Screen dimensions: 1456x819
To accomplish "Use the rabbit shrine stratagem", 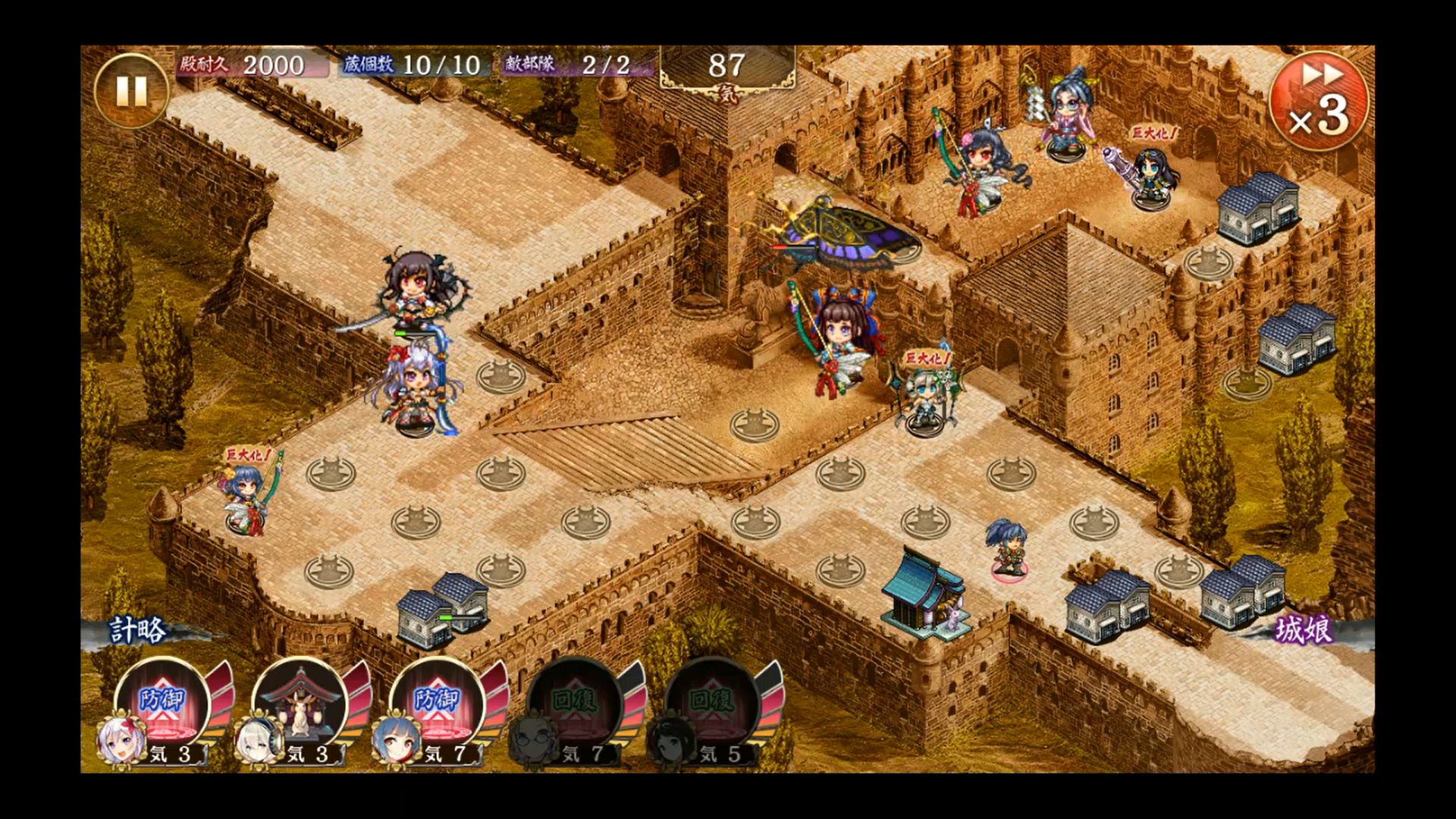I will (x=300, y=704).
